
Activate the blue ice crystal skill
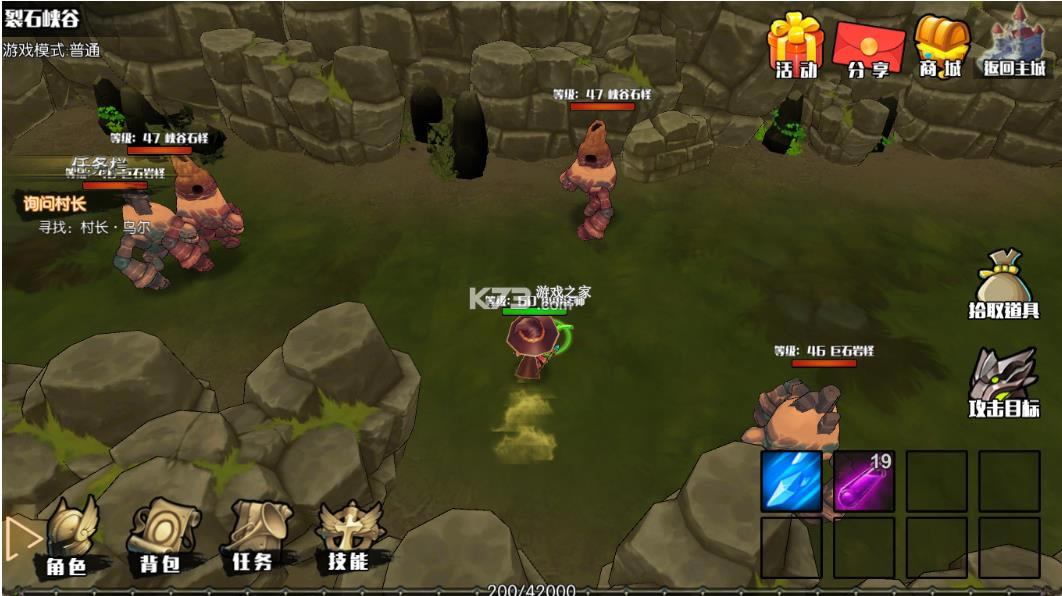click(x=792, y=481)
